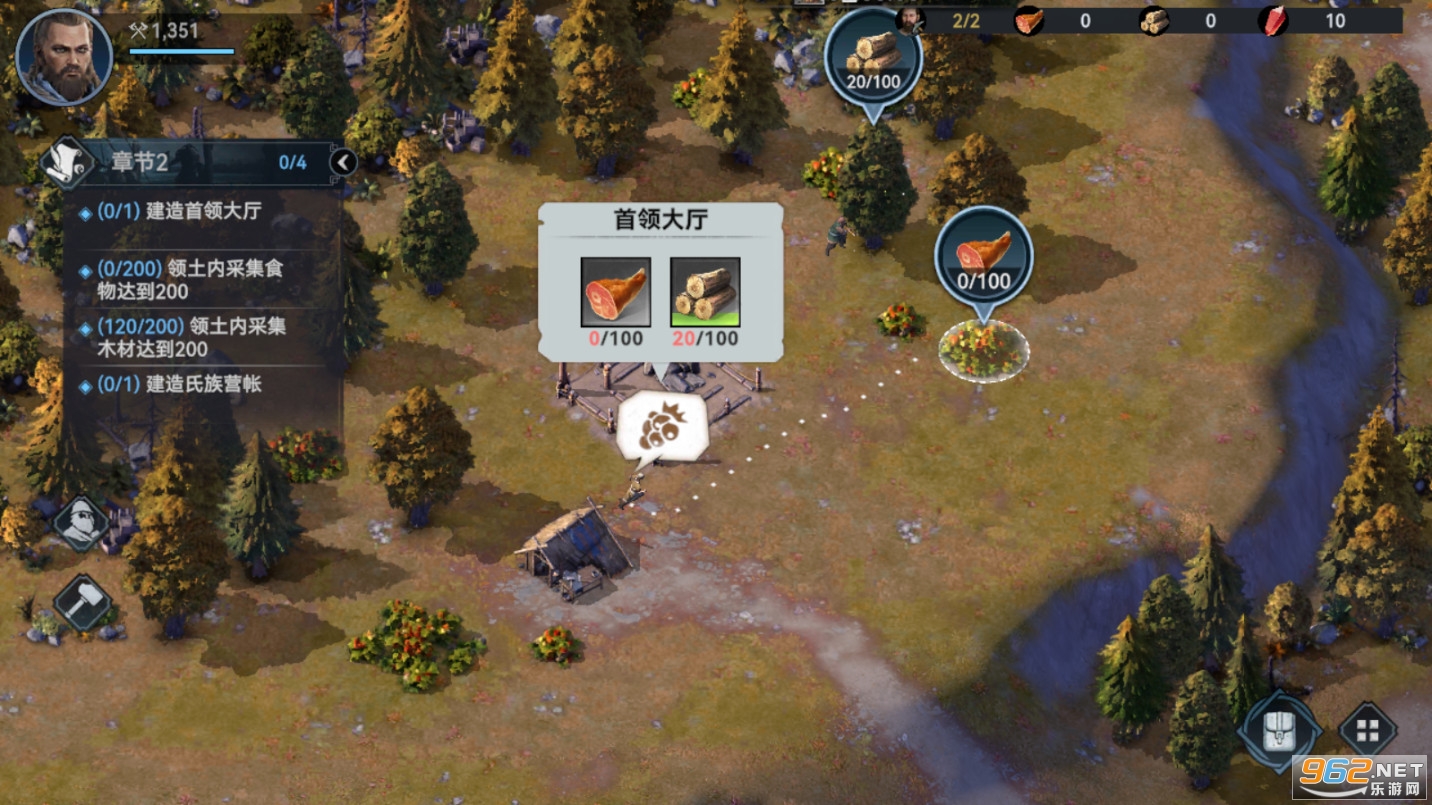Open the hooded worker icon button
1432x805 pixels.
(x=81, y=522)
